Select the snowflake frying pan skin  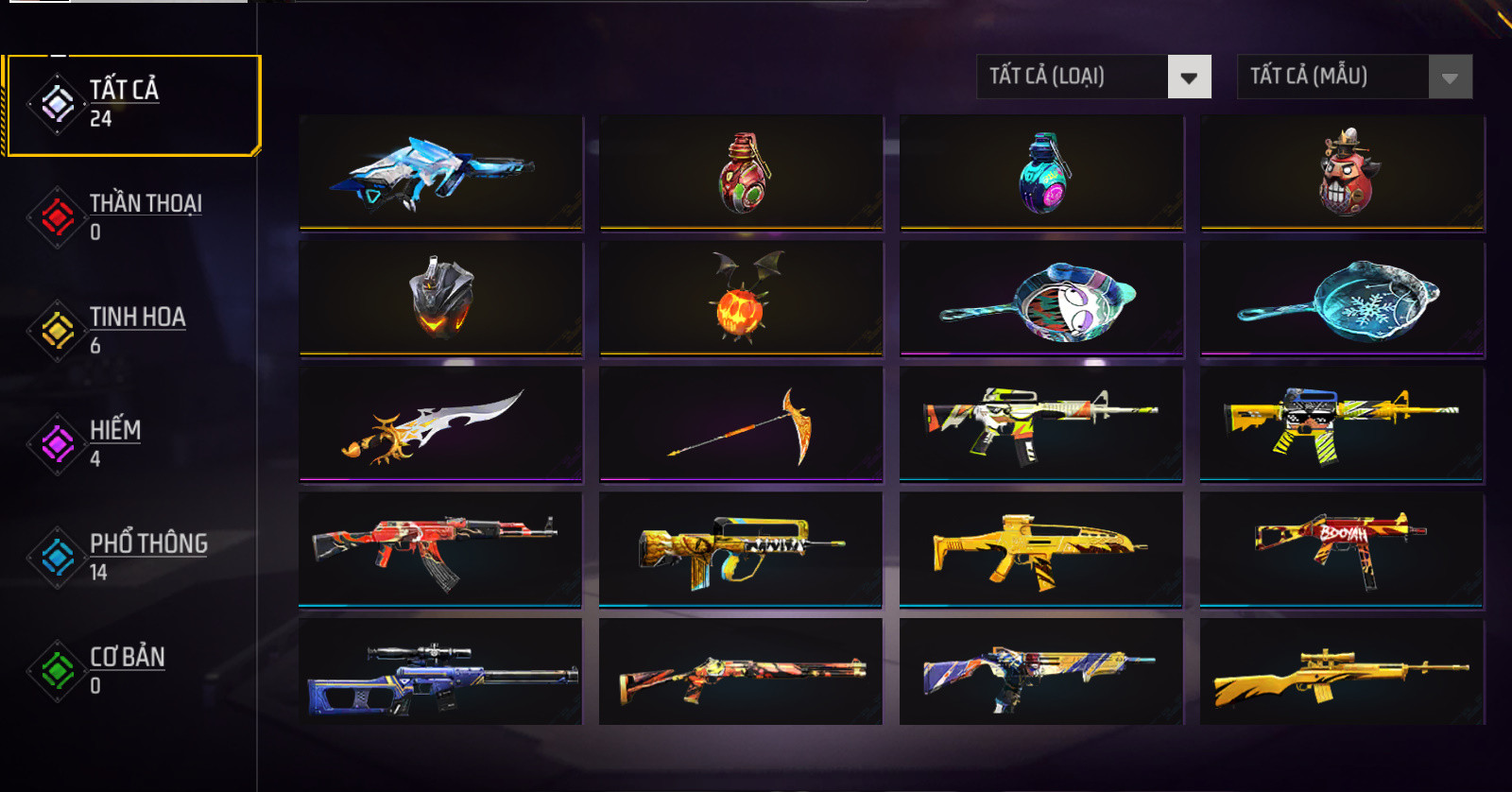[1342, 298]
